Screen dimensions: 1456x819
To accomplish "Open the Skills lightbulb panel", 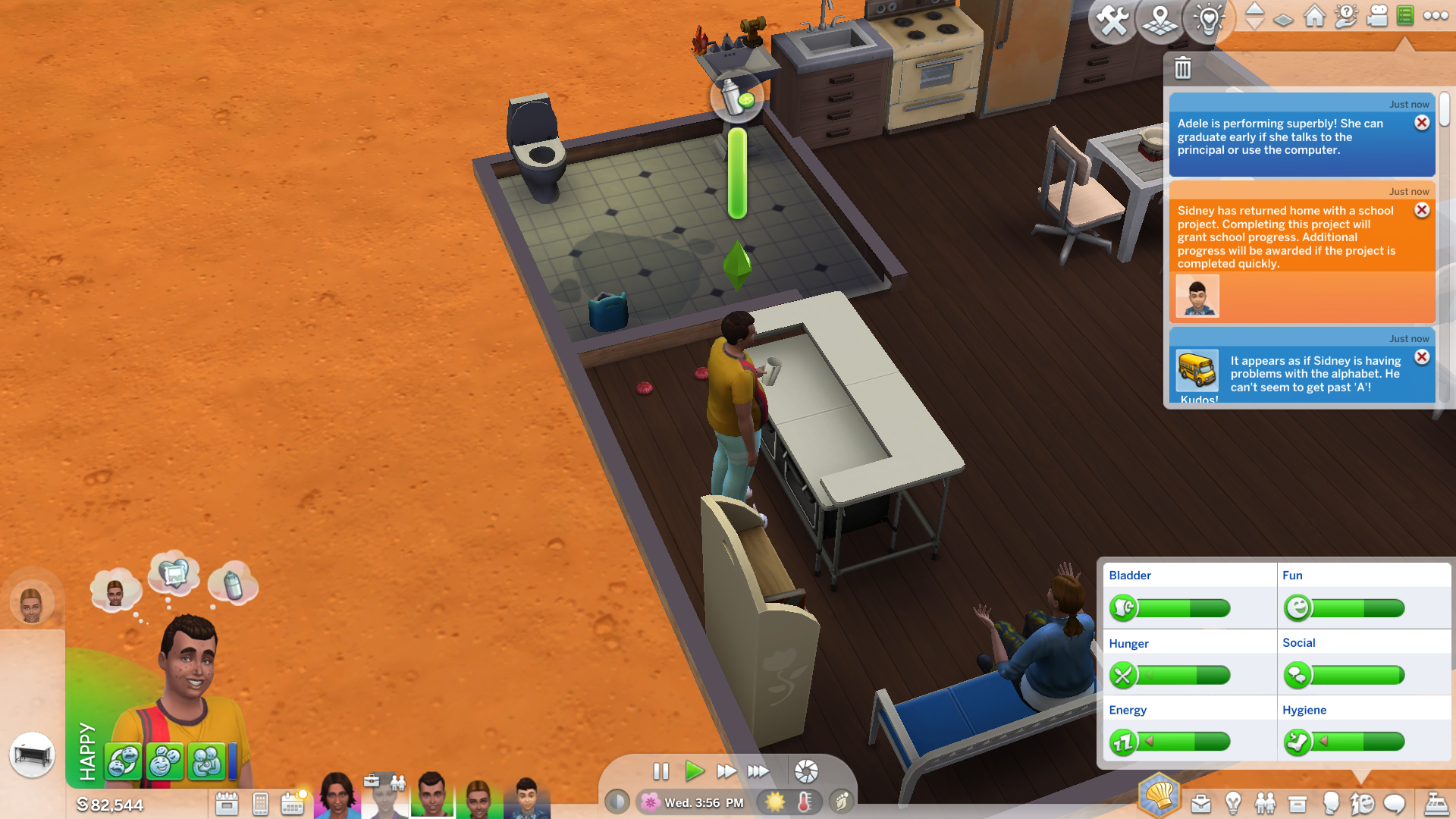I will point(1233,803).
